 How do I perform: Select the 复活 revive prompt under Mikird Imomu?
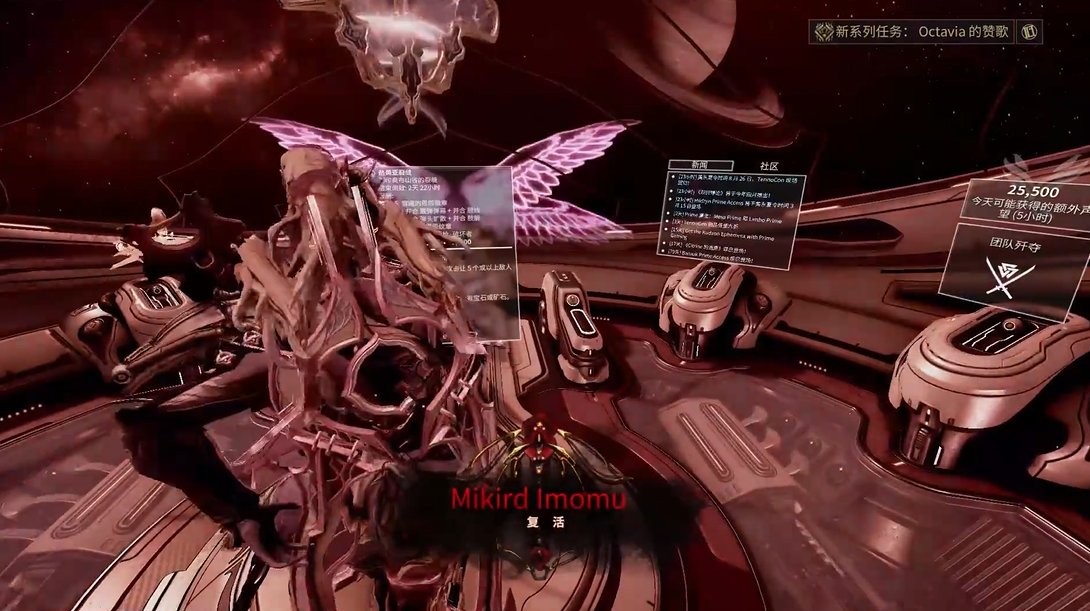point(538,522)
